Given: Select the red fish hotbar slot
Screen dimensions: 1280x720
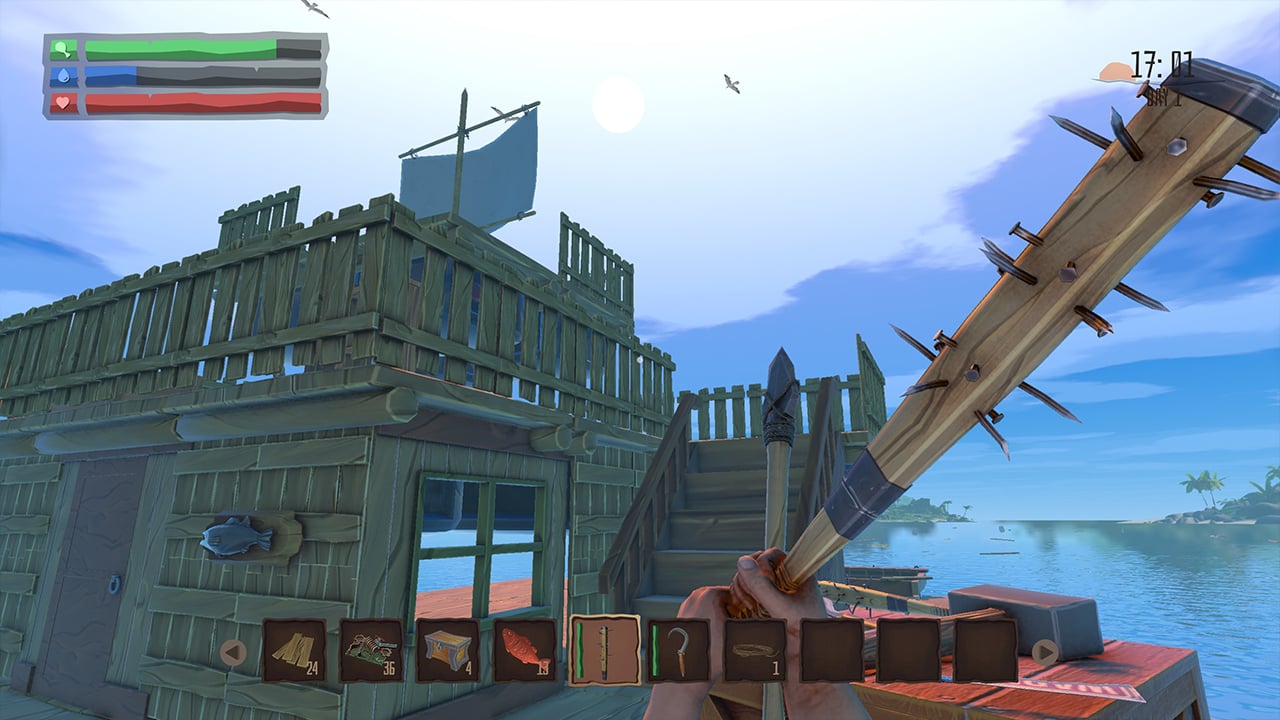Looking at the screenshot, I should tap(525, 650).
